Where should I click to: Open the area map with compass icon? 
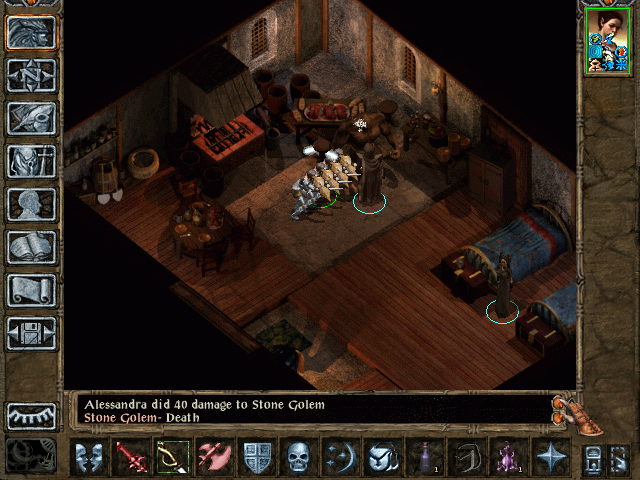(x=31, y=75)
